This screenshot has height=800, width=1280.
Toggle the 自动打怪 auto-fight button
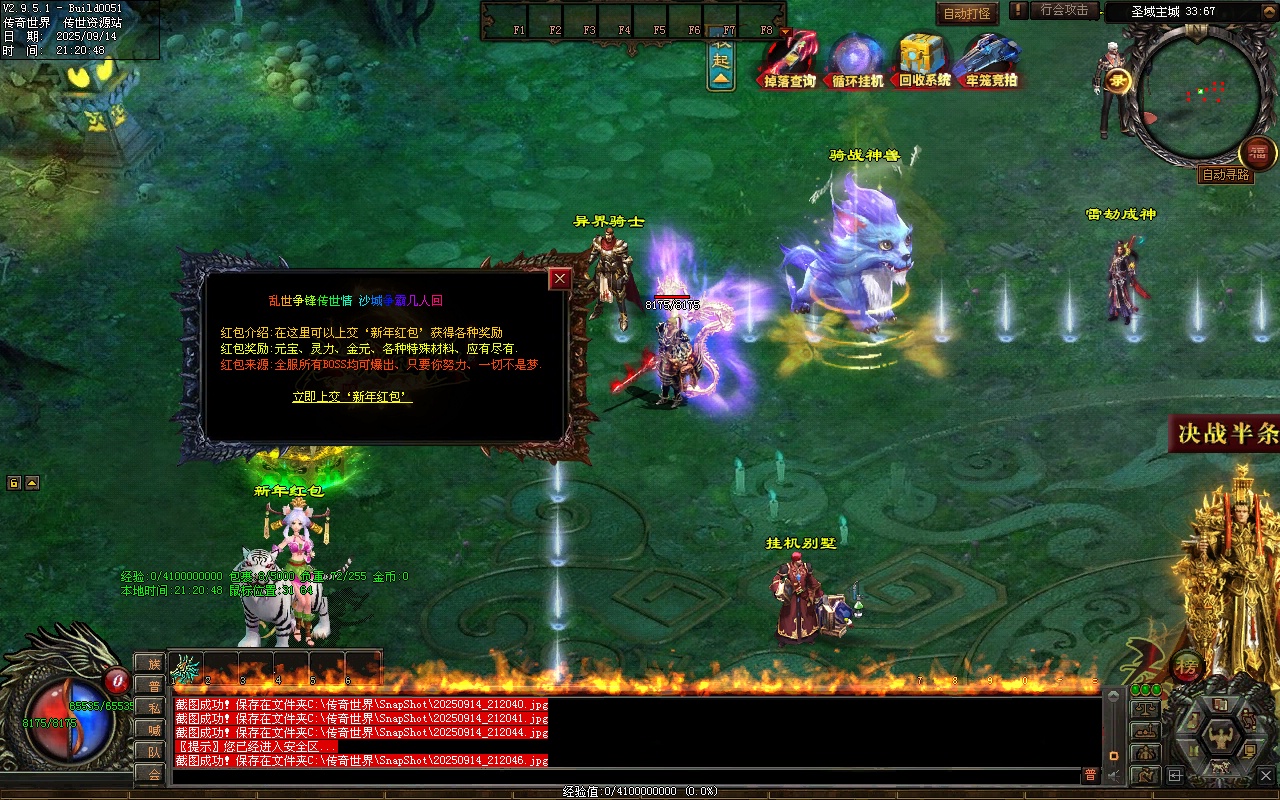967,14
